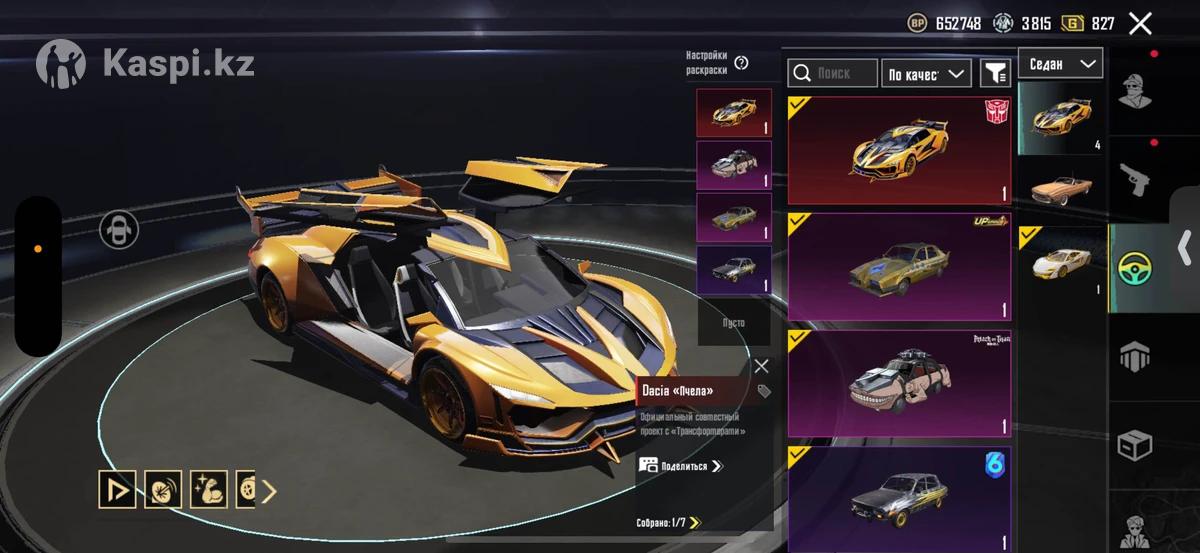Screen dimensions: 1200x553
Task: Close the Dacia «Пчела» info tooltip
Action: point(761,367)
